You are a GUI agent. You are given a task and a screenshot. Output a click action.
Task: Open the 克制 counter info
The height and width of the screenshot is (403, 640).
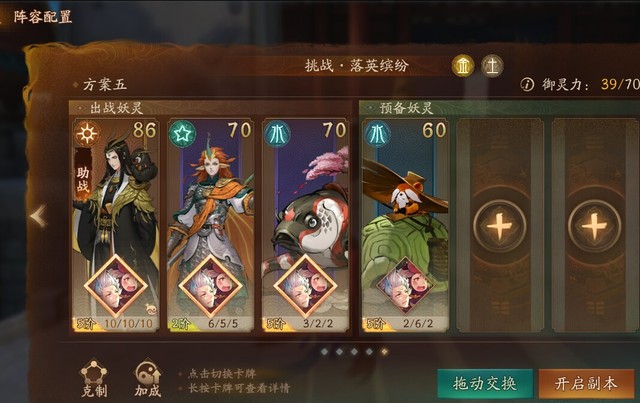point(94,377)
